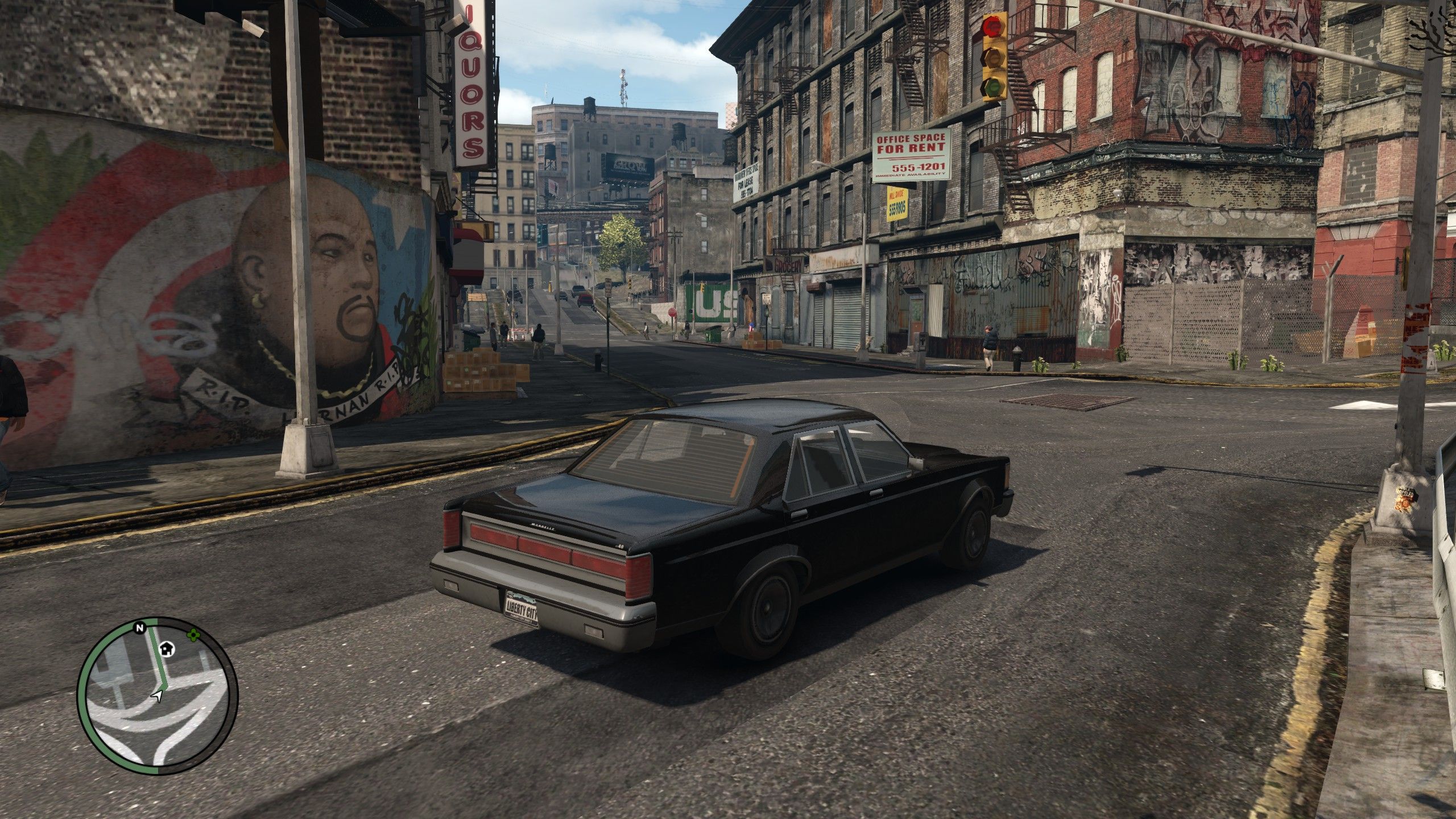
Task: Select the safehouse icon on the radar
Action: [x=167, y=649]
